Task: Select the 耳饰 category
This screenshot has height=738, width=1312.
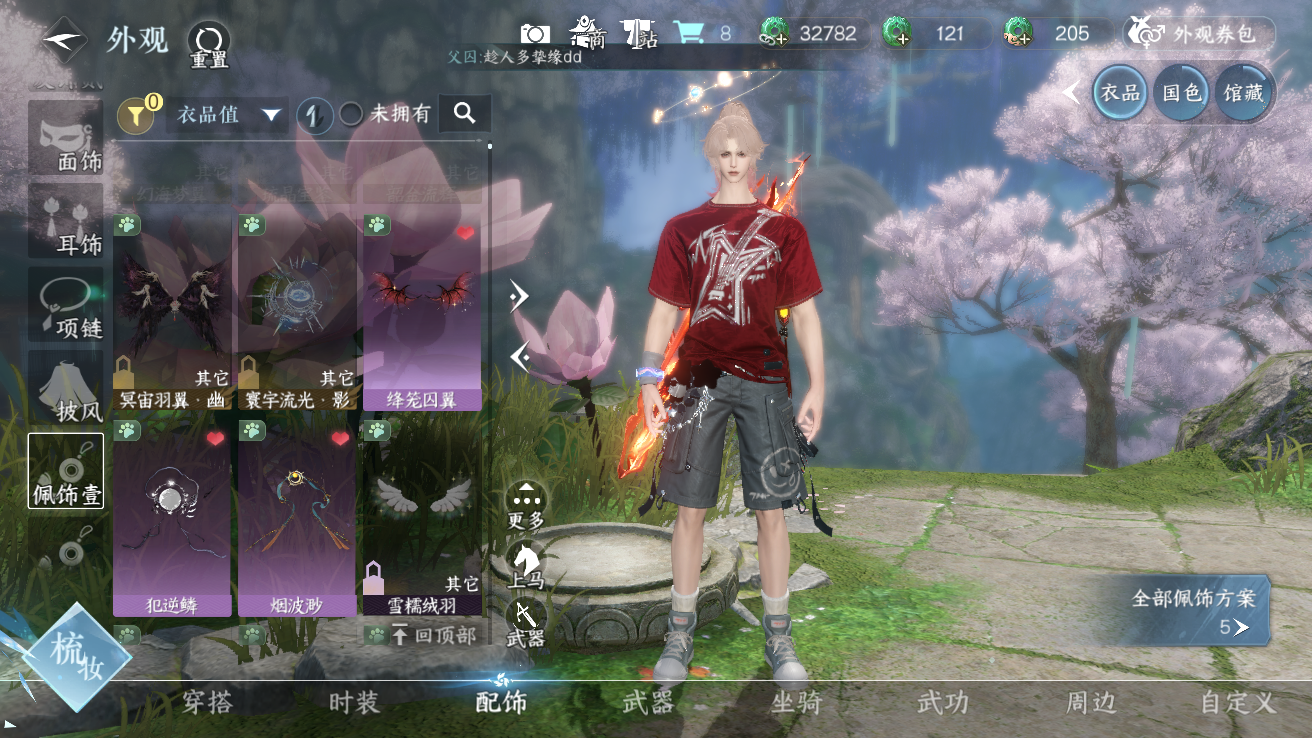Action: (66, 220)
